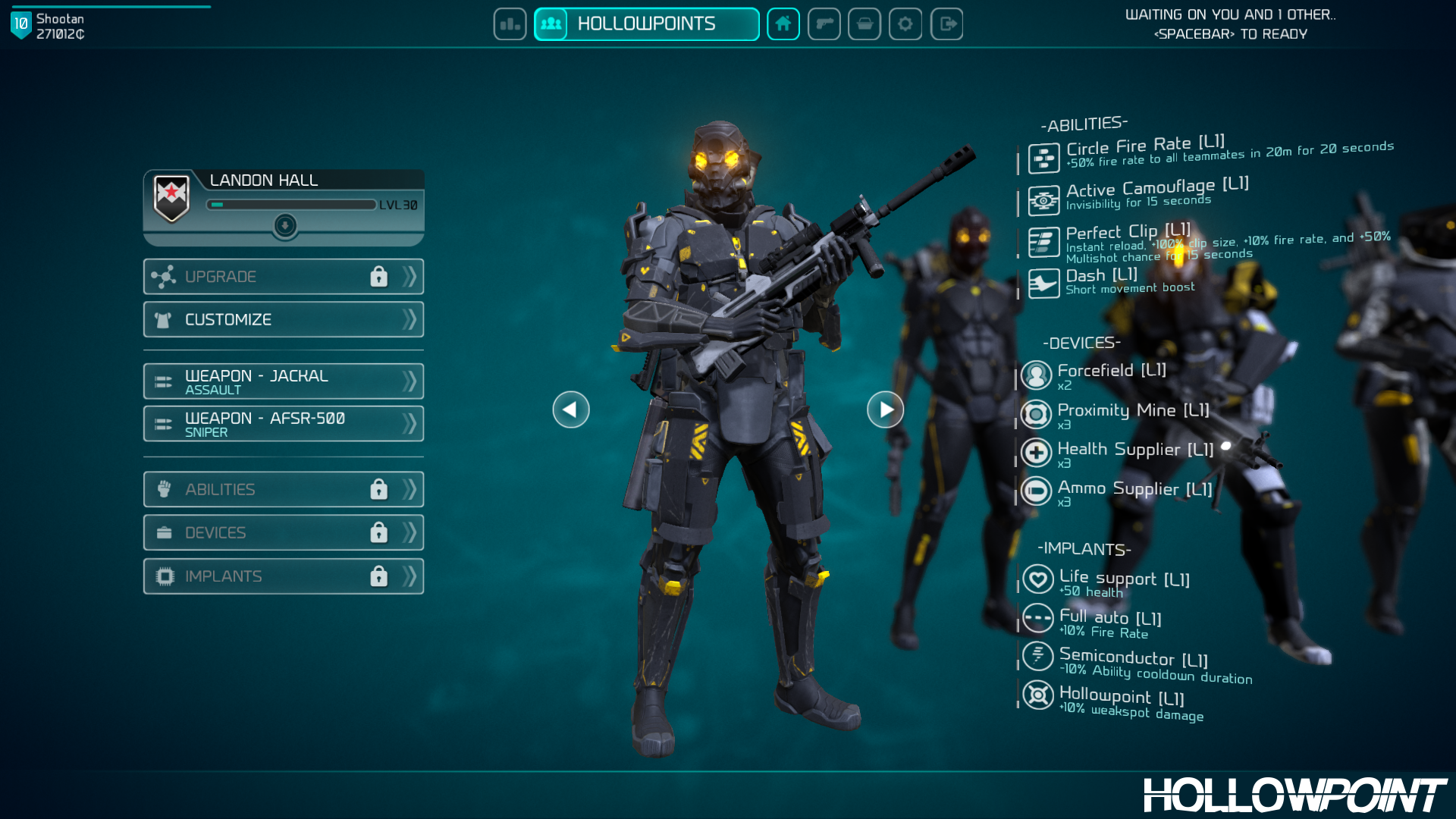Switch to the HOLLOWPOINTS squad tab
Image resolution: width=1456 pixels, height=819 pixels.
point(645,24)
